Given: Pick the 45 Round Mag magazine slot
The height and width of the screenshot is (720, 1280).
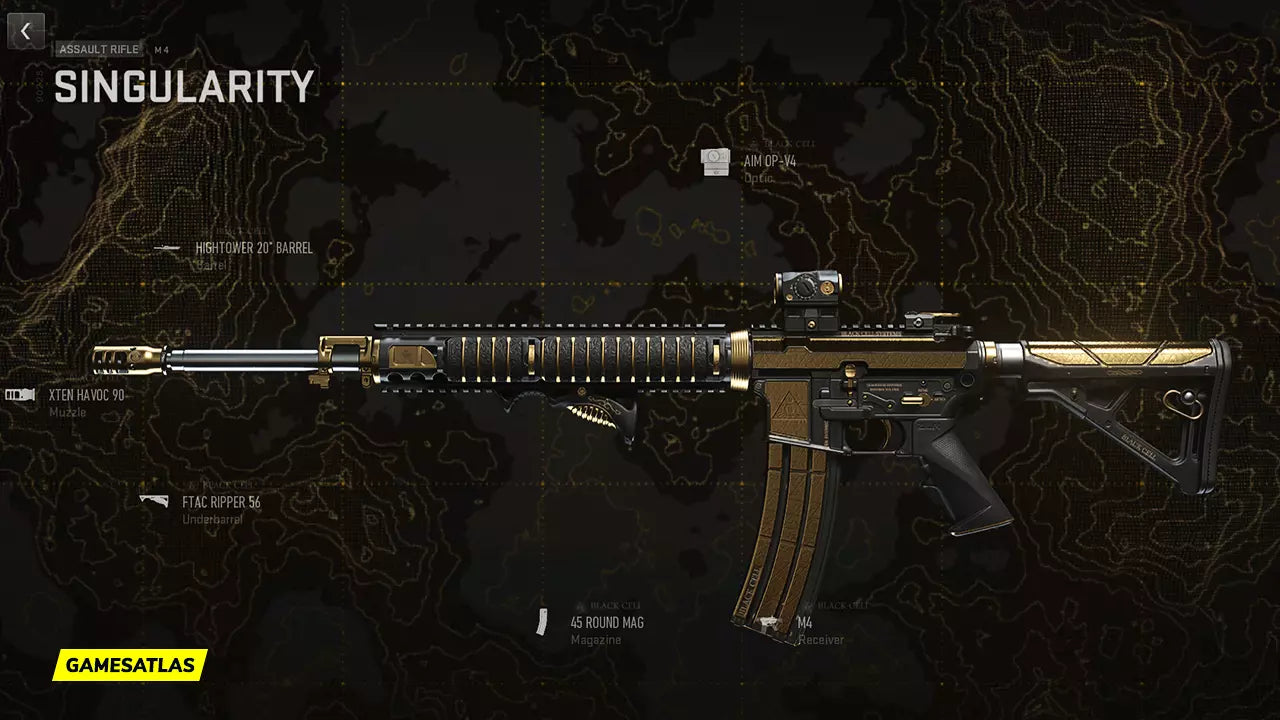Looking at the screenshot, I should (x=606, y=623).
